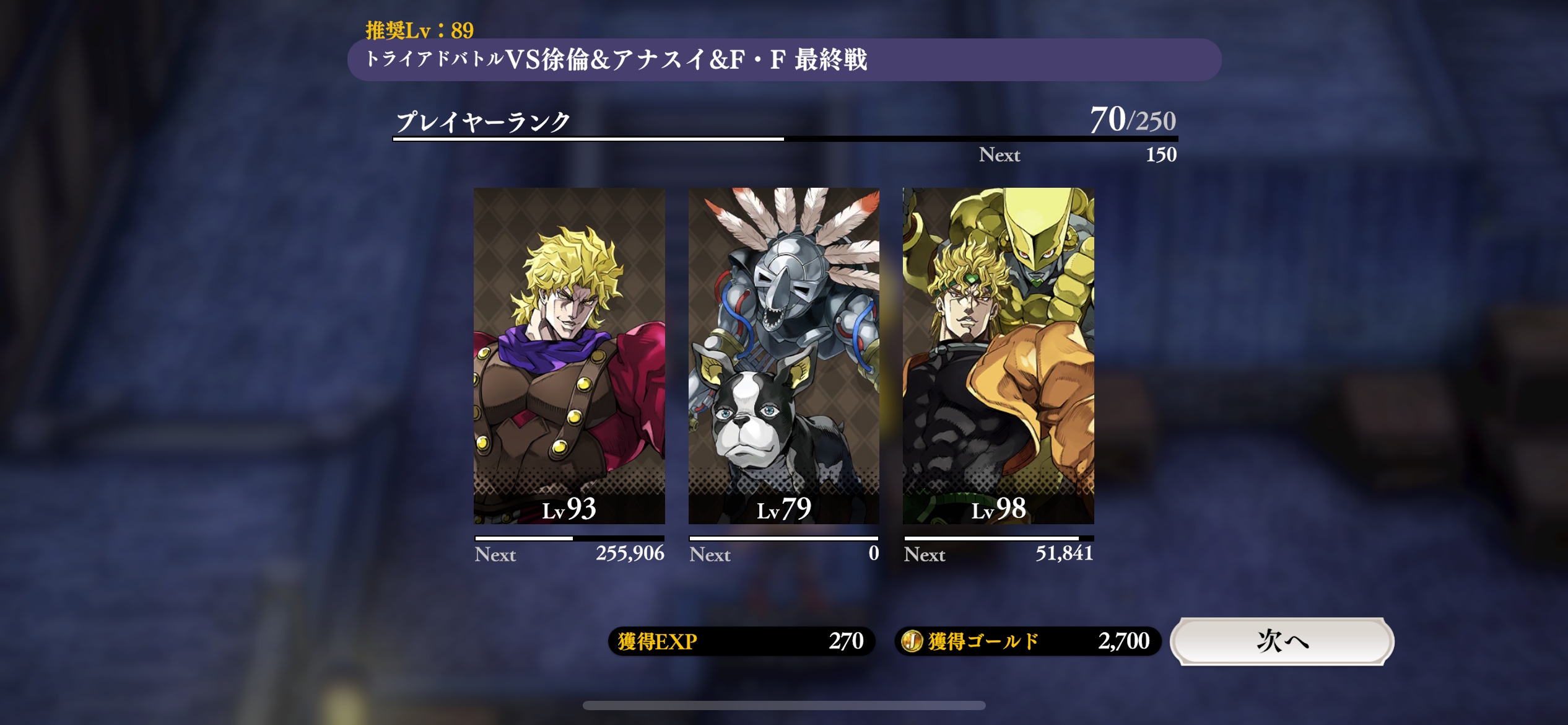The width and height of the screenshot is (1568, 725).
Task: Select the Lv93 Dio Brando character card
Action: coord(569,356)
